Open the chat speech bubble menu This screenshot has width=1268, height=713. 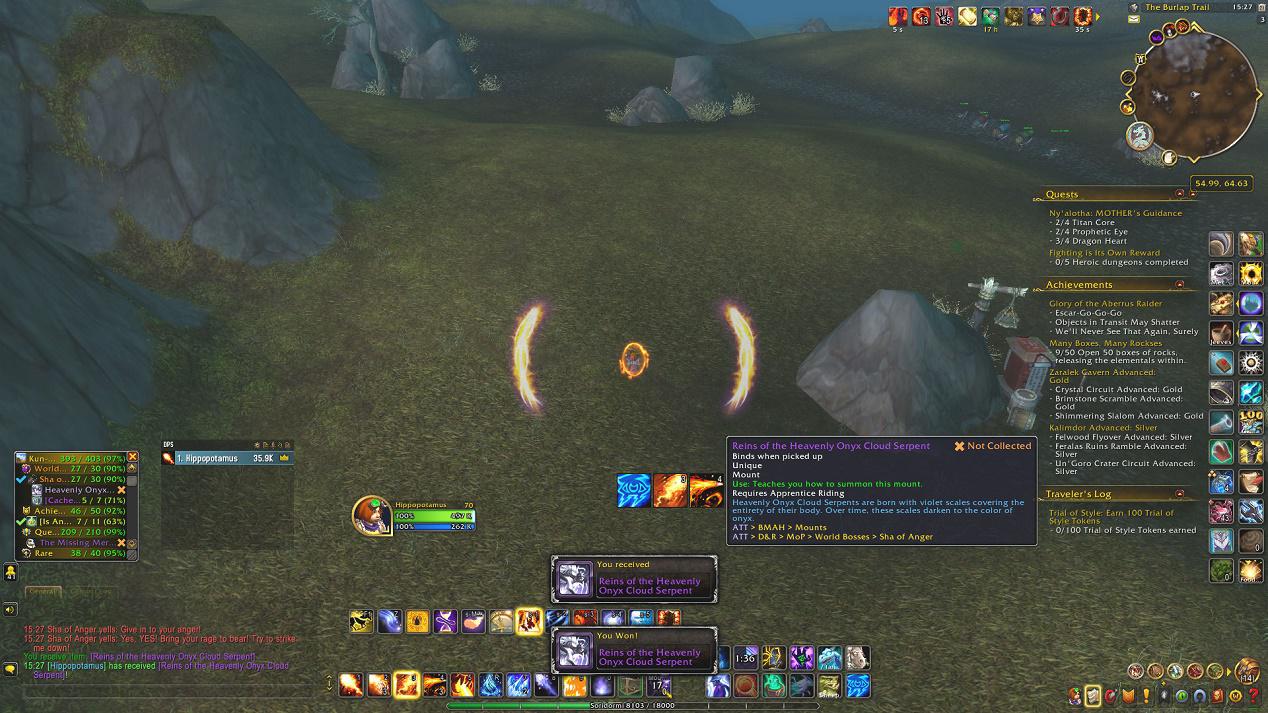(10, 669)
